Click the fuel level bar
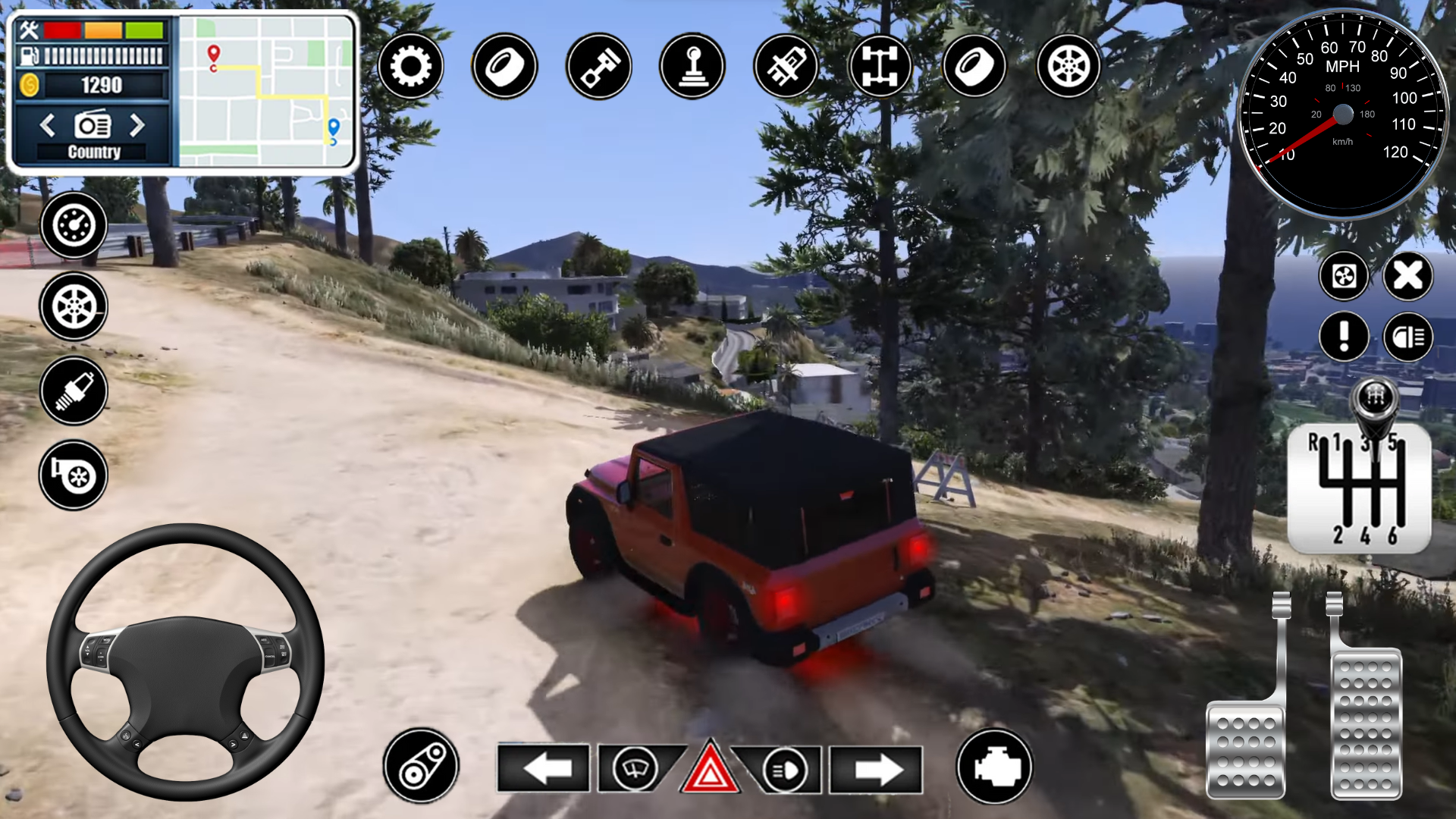The height and width of the screenshot is (819, 1456). pyautogui.click(x=99, y=55)
